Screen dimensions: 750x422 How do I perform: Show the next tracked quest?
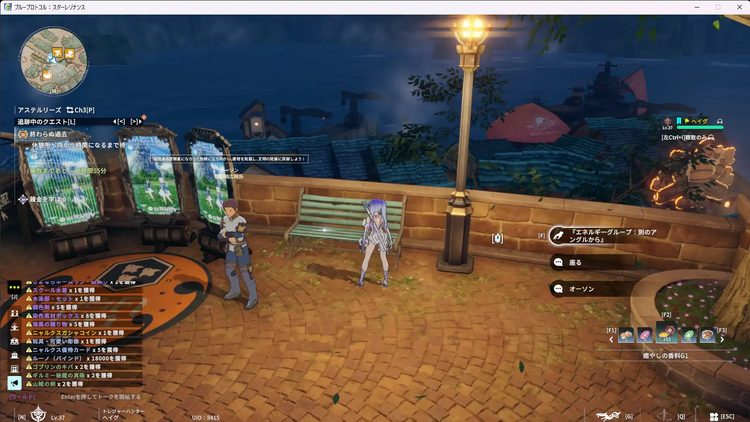tap(135, 121)
